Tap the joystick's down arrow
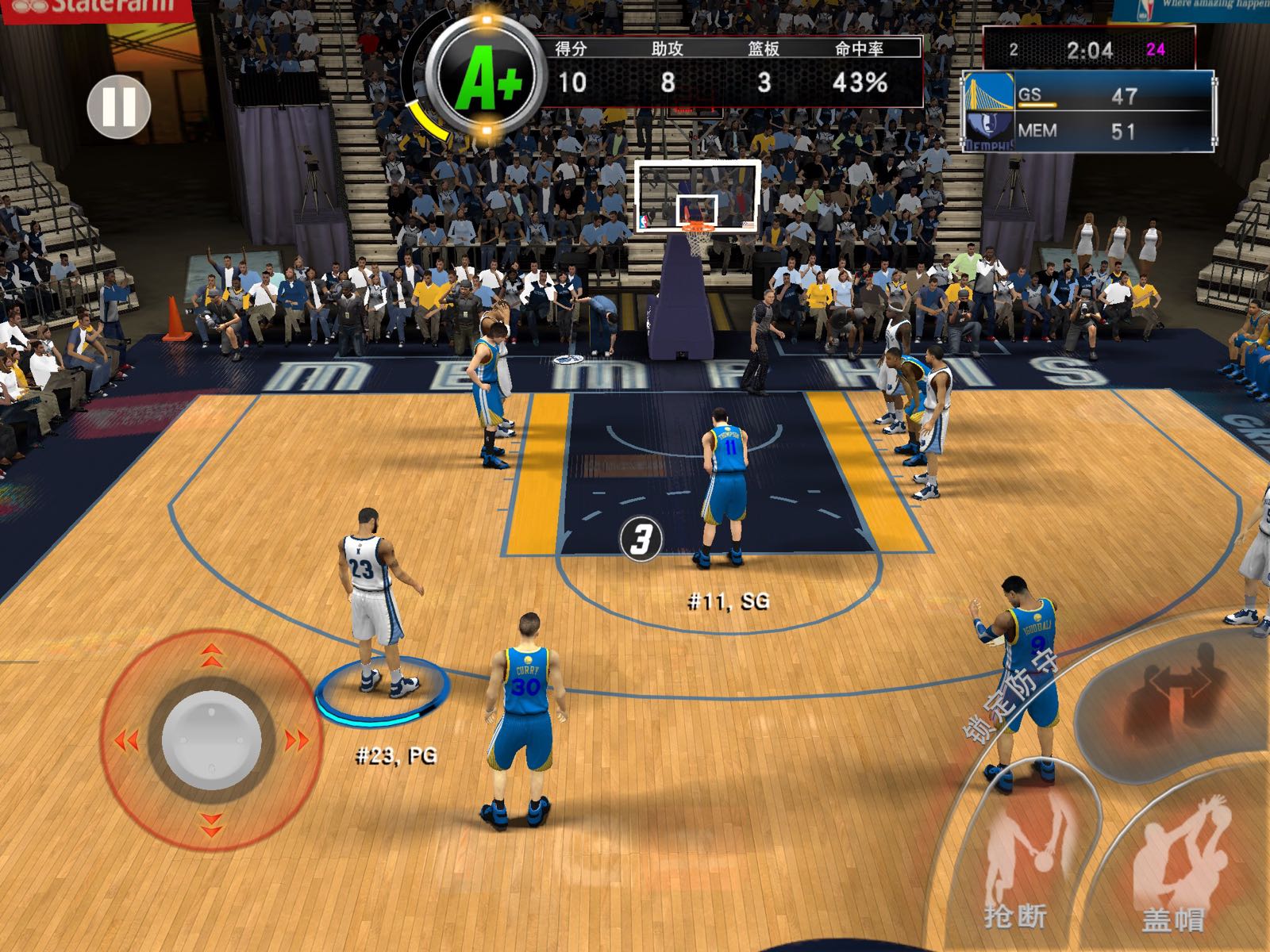Screen dimensions: 1270x952 pos(211,825)
